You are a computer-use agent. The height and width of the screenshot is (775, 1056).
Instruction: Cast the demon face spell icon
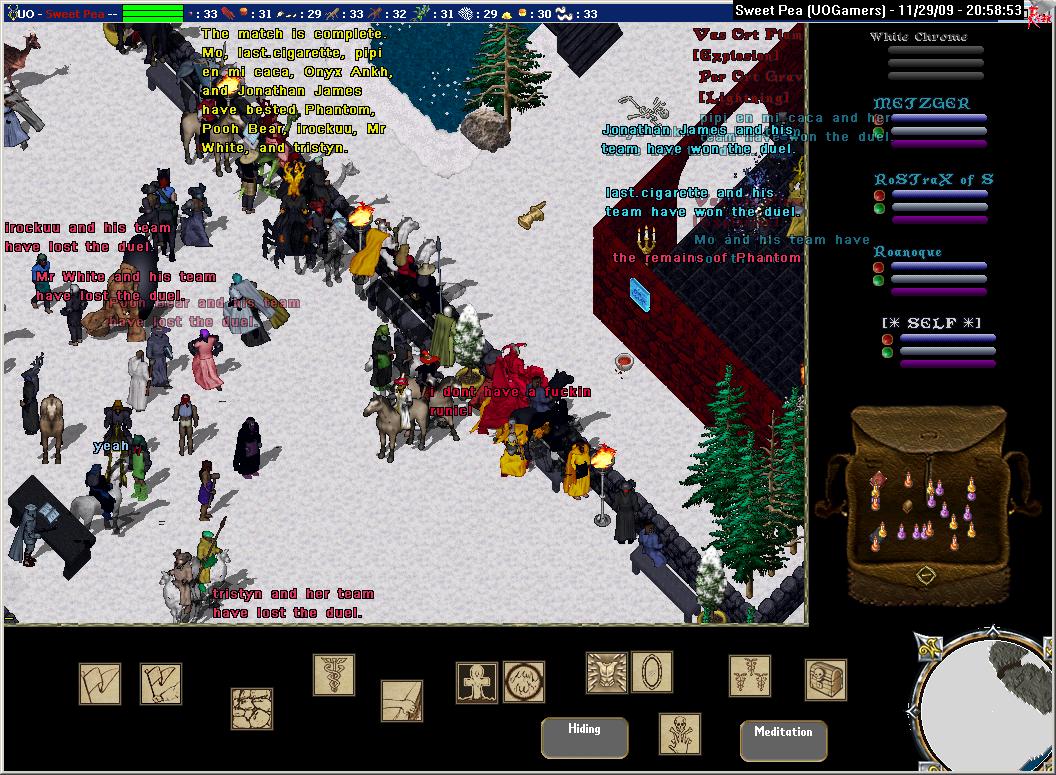(607, 673)
